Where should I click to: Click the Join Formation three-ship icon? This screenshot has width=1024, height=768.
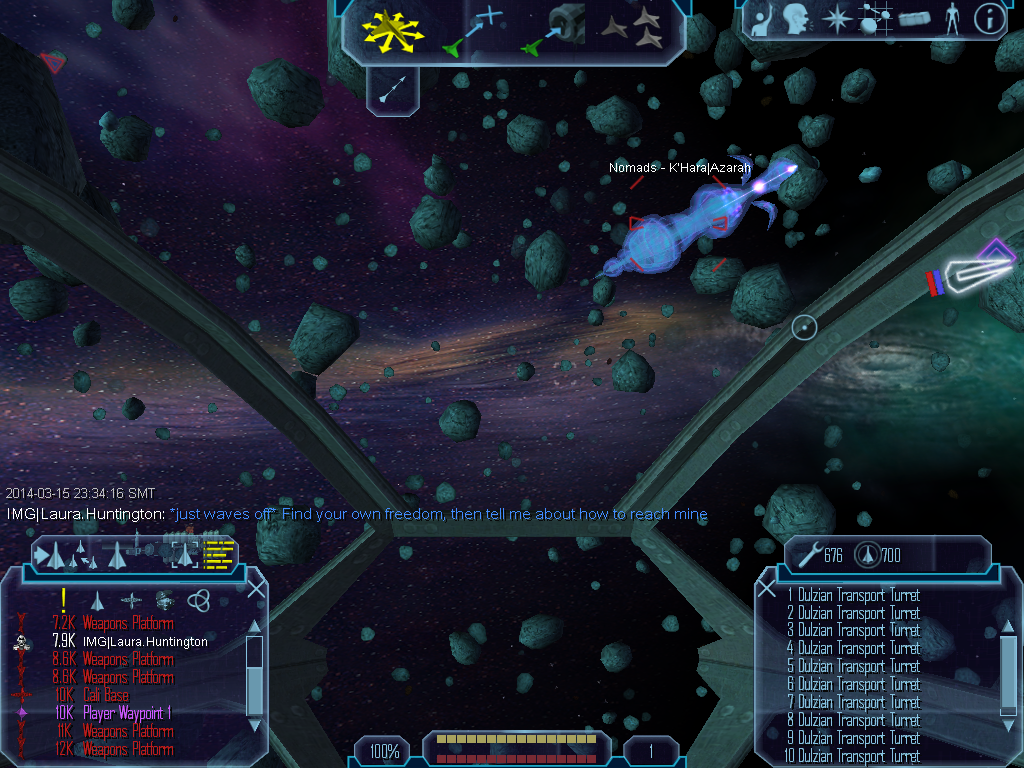pyautogui.click(x=634, y=29)
